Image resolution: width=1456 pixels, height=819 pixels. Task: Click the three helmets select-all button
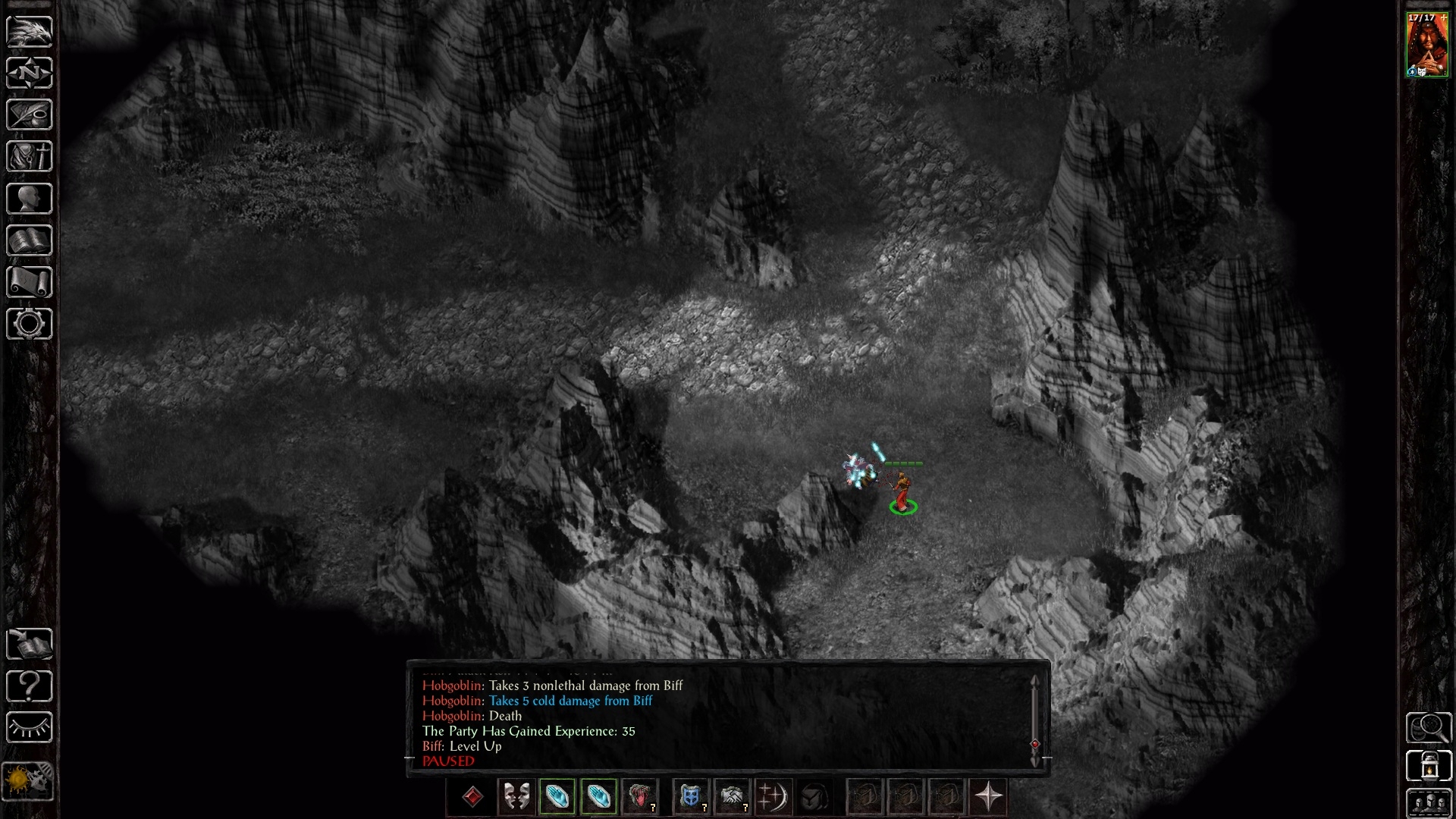pos(1429,802)
